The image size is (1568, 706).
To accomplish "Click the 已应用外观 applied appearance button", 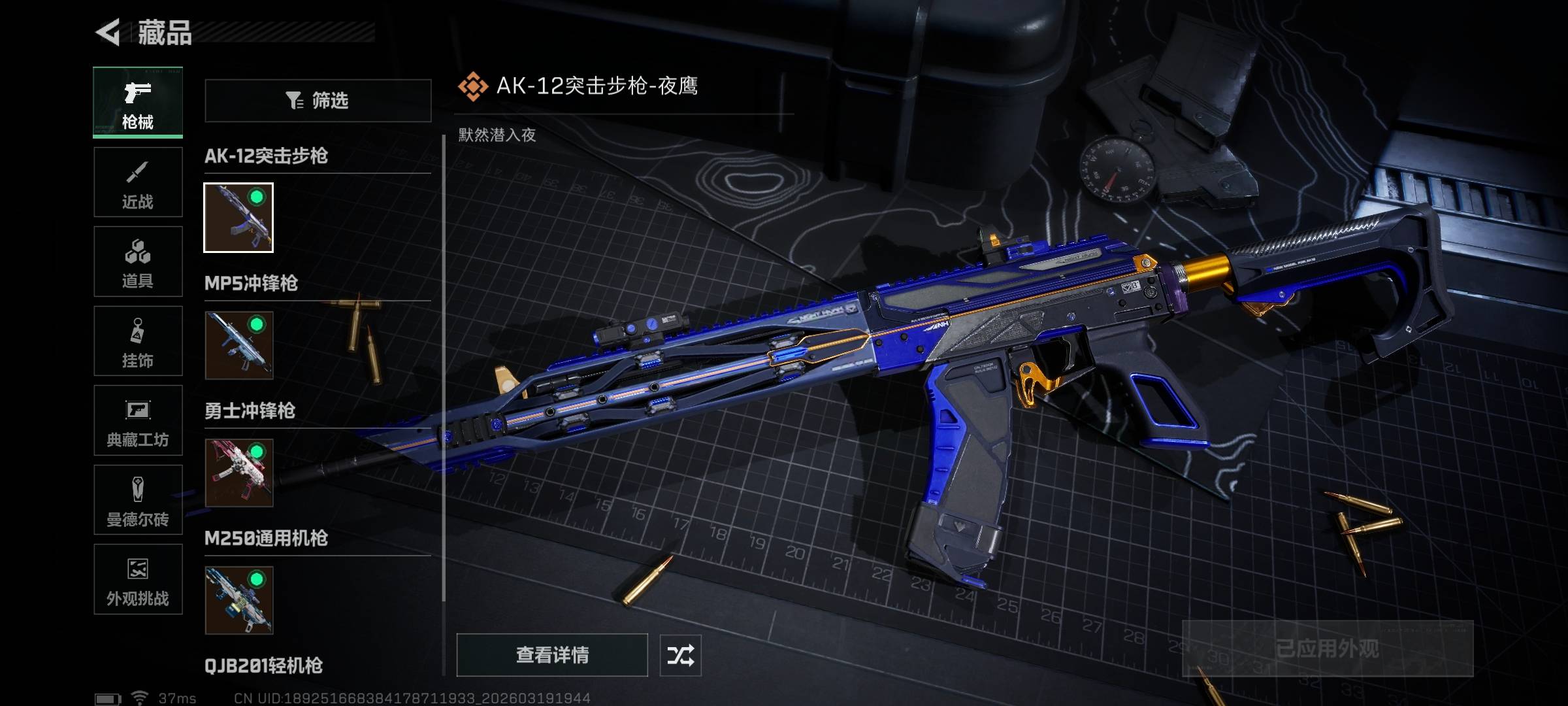I will pos(1327,648).
